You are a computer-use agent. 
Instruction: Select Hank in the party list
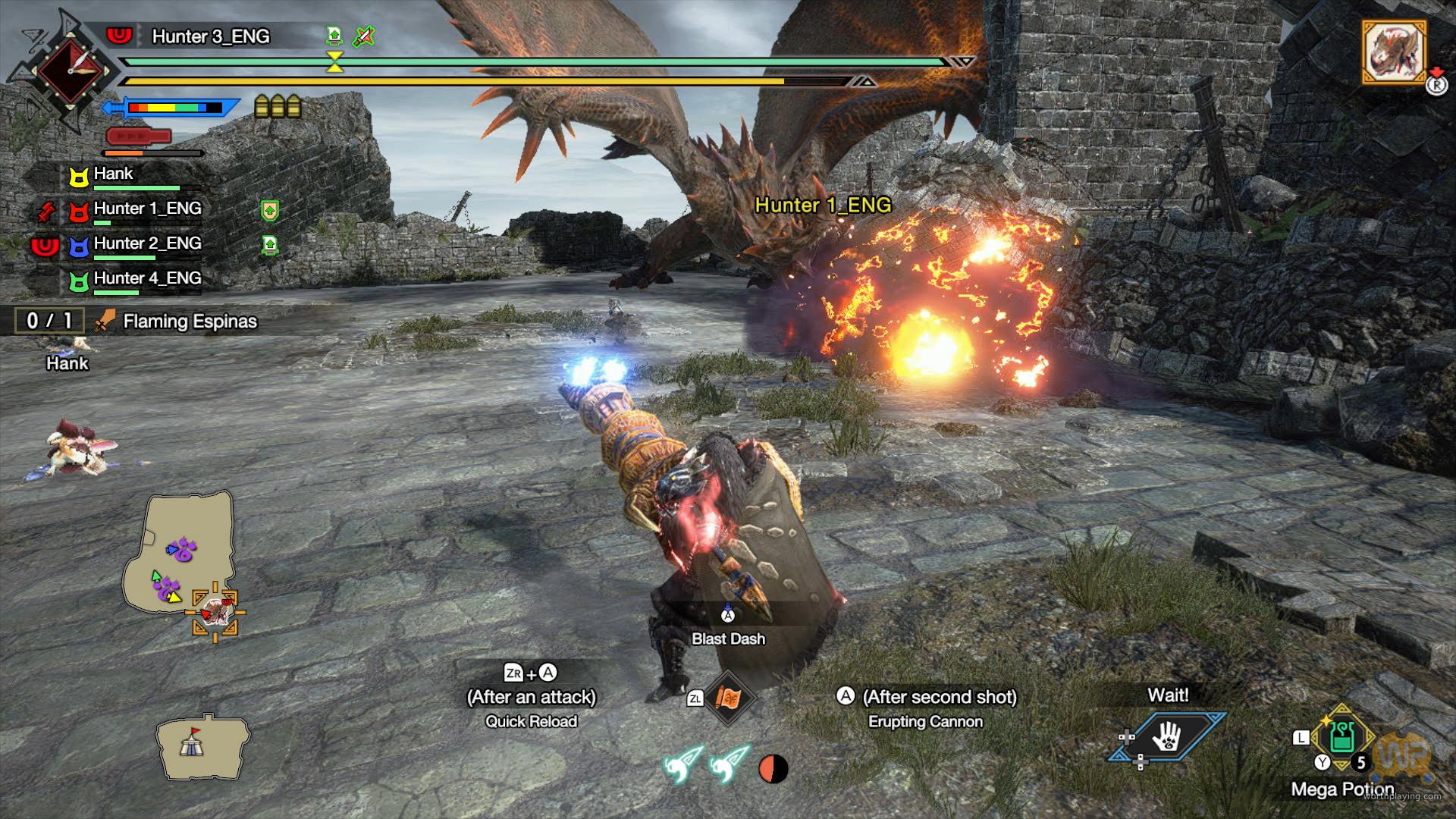point(113,174)
